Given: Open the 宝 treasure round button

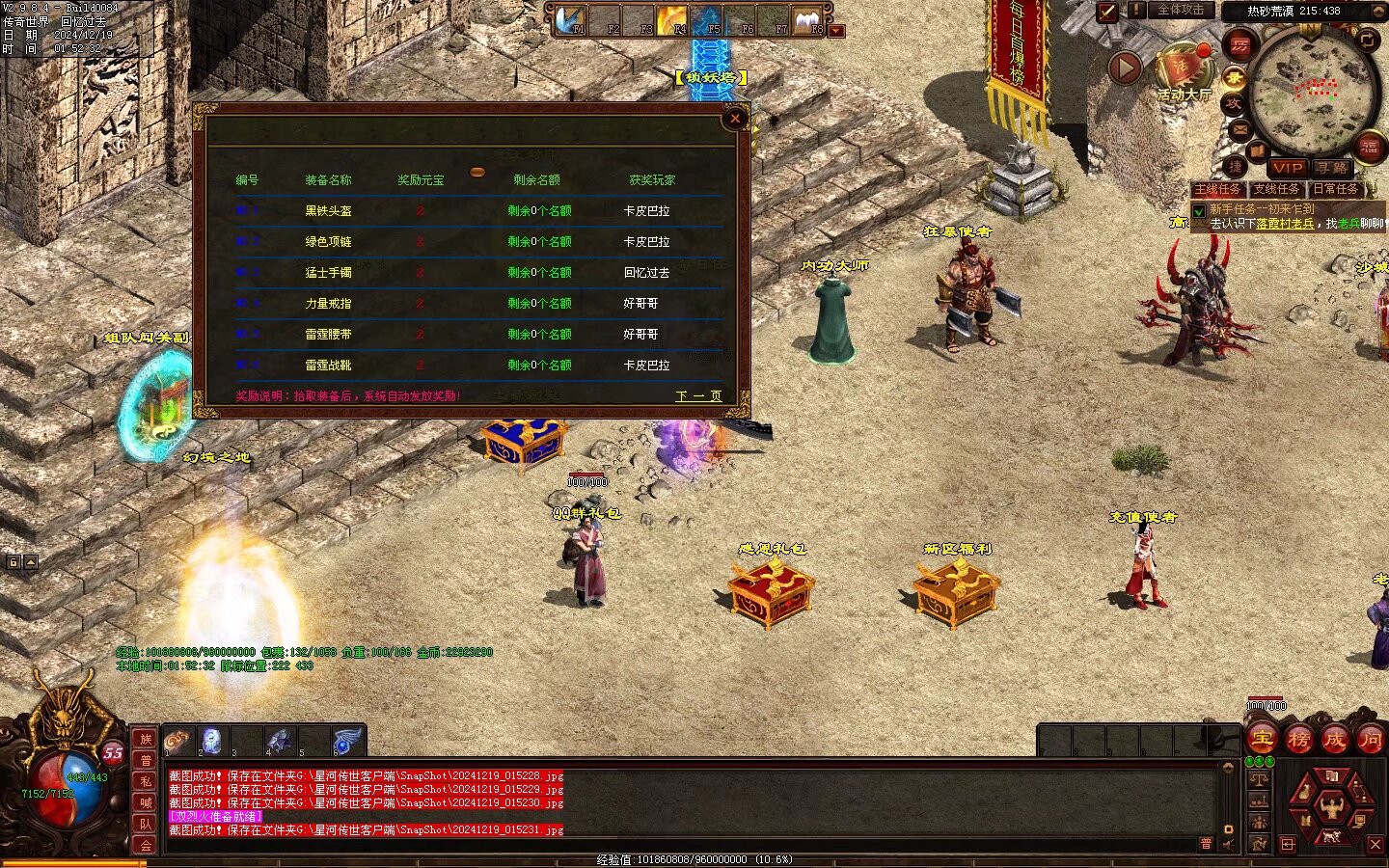Looking at the screenshot, I should 1263,740.
